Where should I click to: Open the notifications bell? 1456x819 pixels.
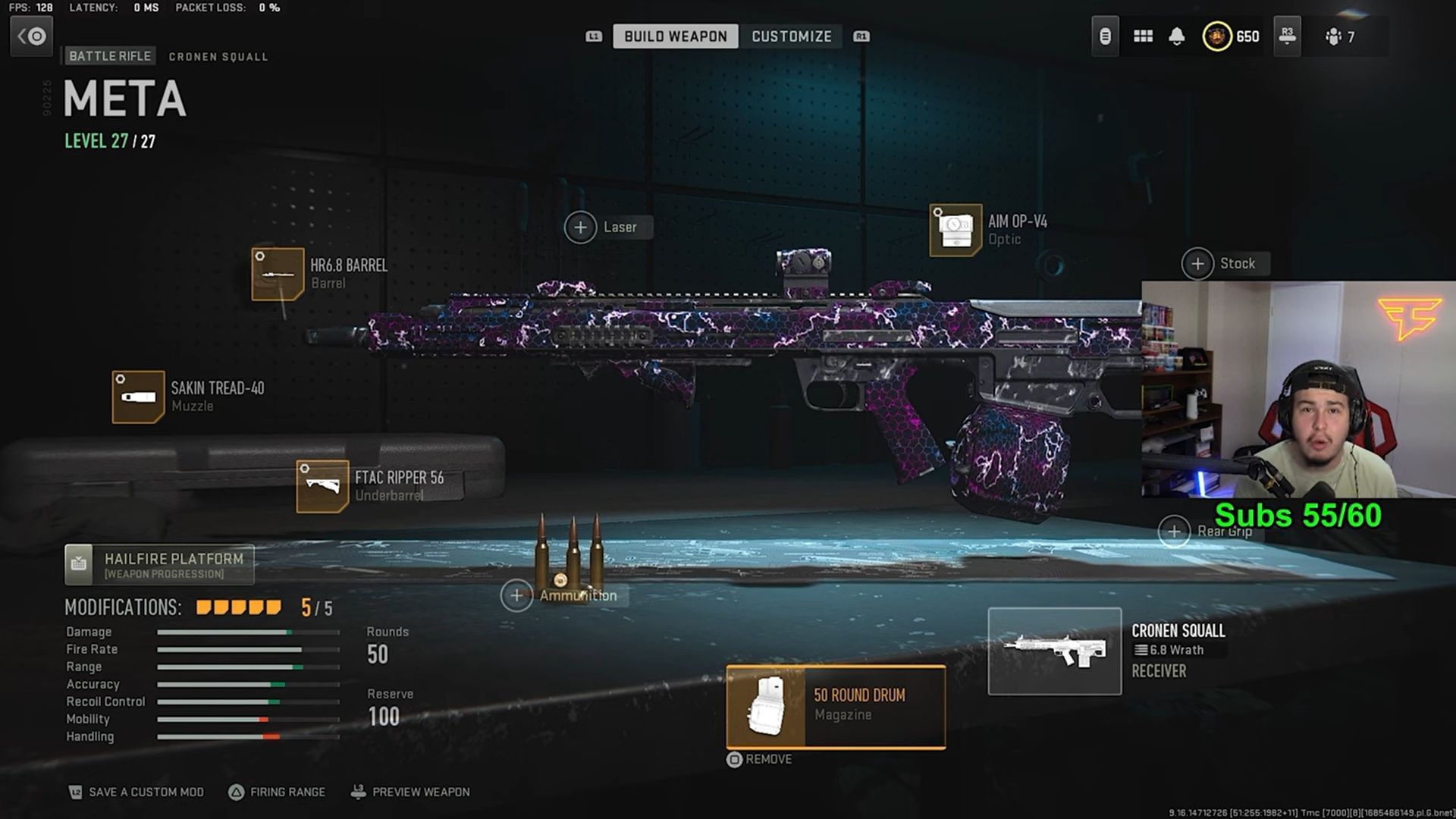click(x=1176, y=36)
